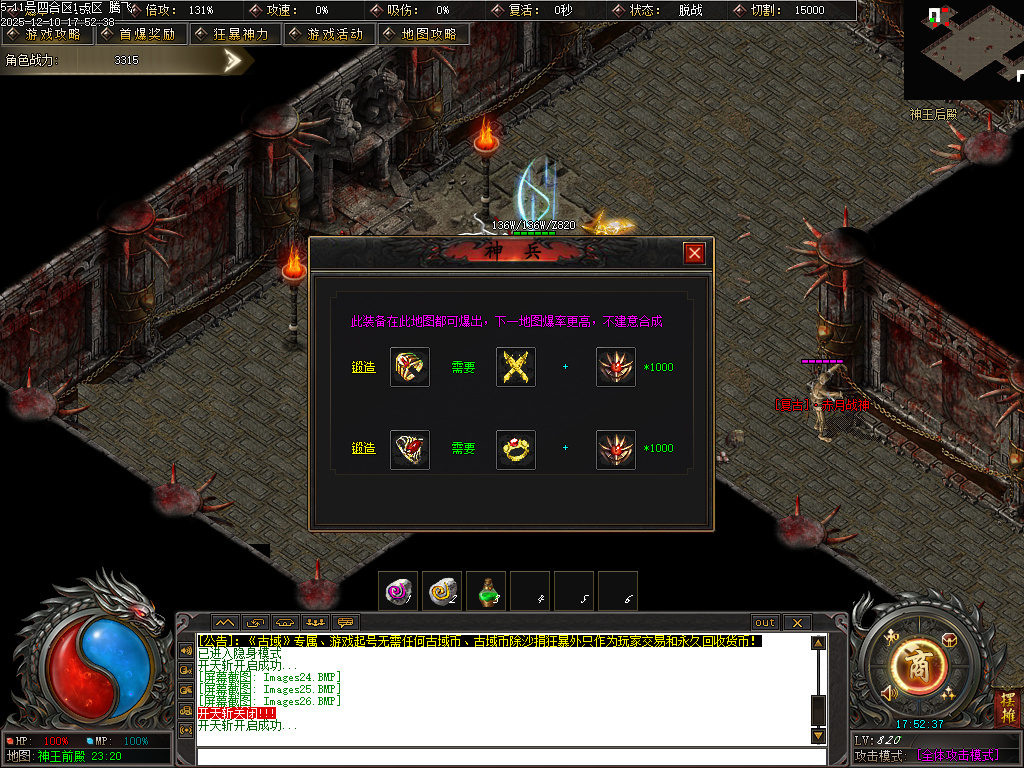Use the purple swirl stone in hotbar slot 1
Image resolution: width=1024 pixels, height=768 pixels.
(400, 591)
